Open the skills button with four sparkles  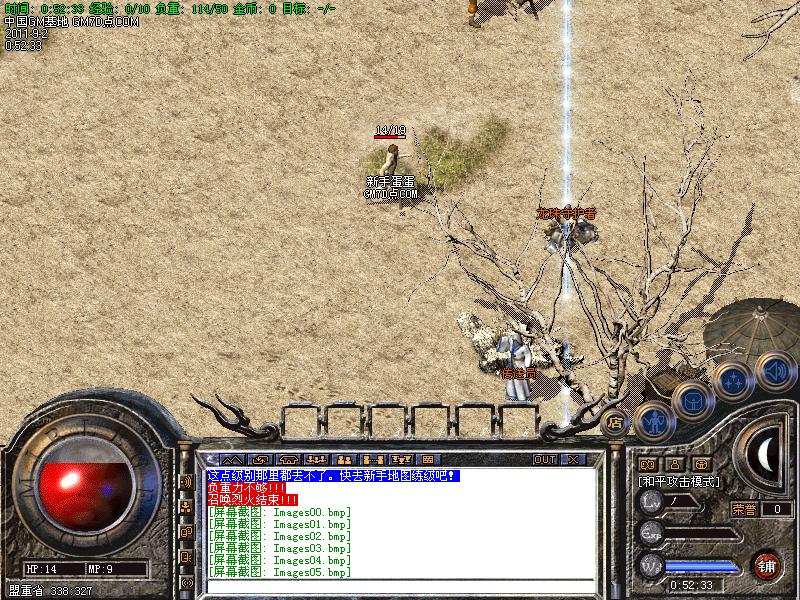[734, 381]
